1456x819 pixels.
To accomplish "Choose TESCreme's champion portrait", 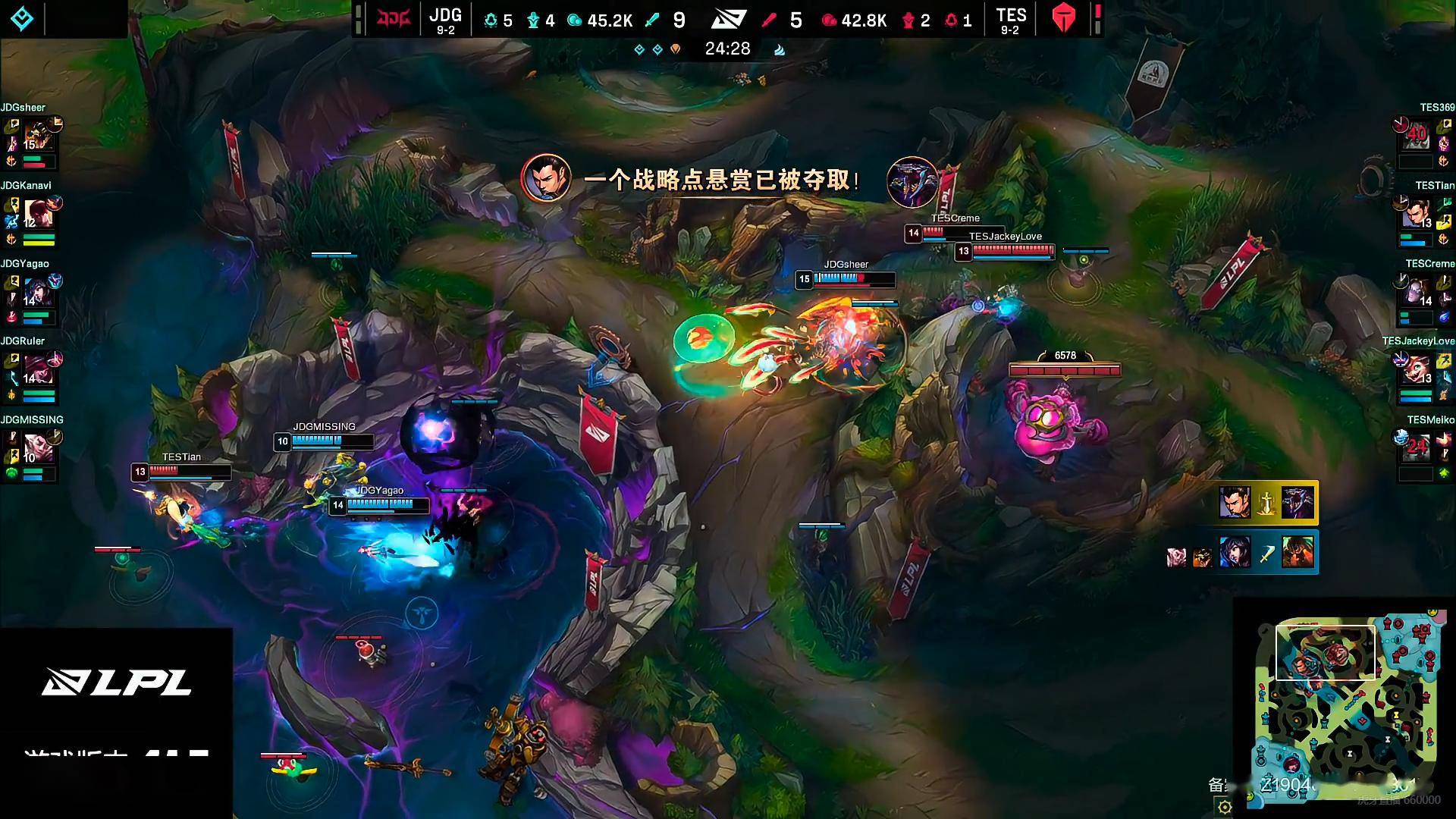I will pos(1416,293).
